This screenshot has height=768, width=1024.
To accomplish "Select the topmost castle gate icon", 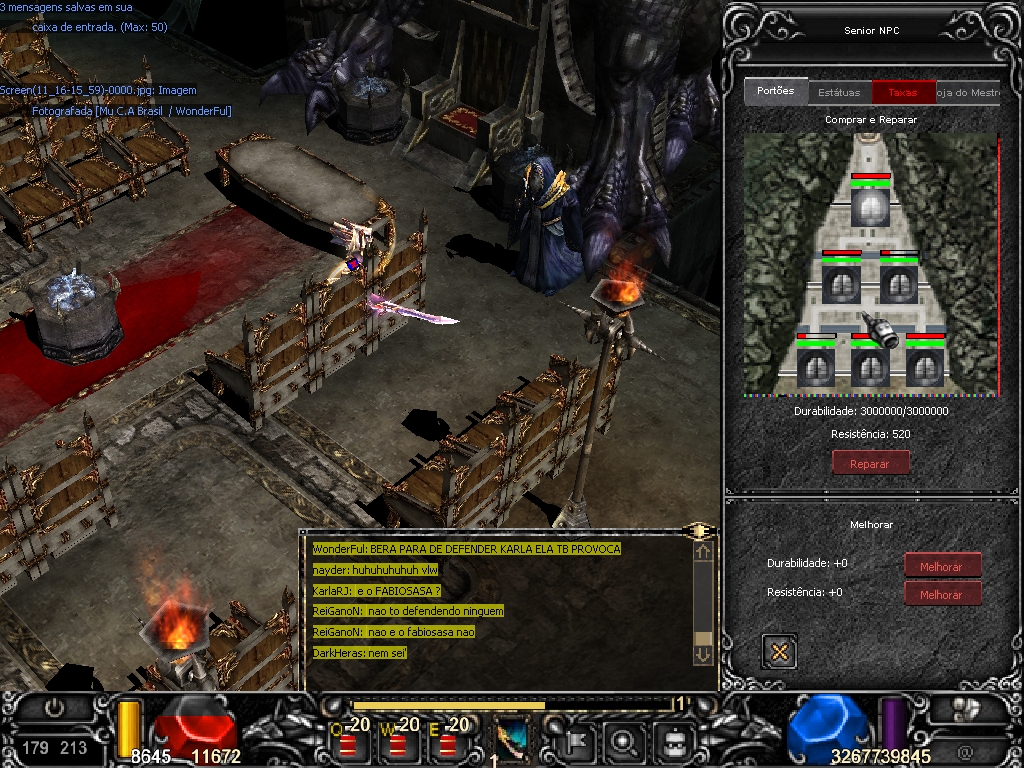I will click(870, 205).
